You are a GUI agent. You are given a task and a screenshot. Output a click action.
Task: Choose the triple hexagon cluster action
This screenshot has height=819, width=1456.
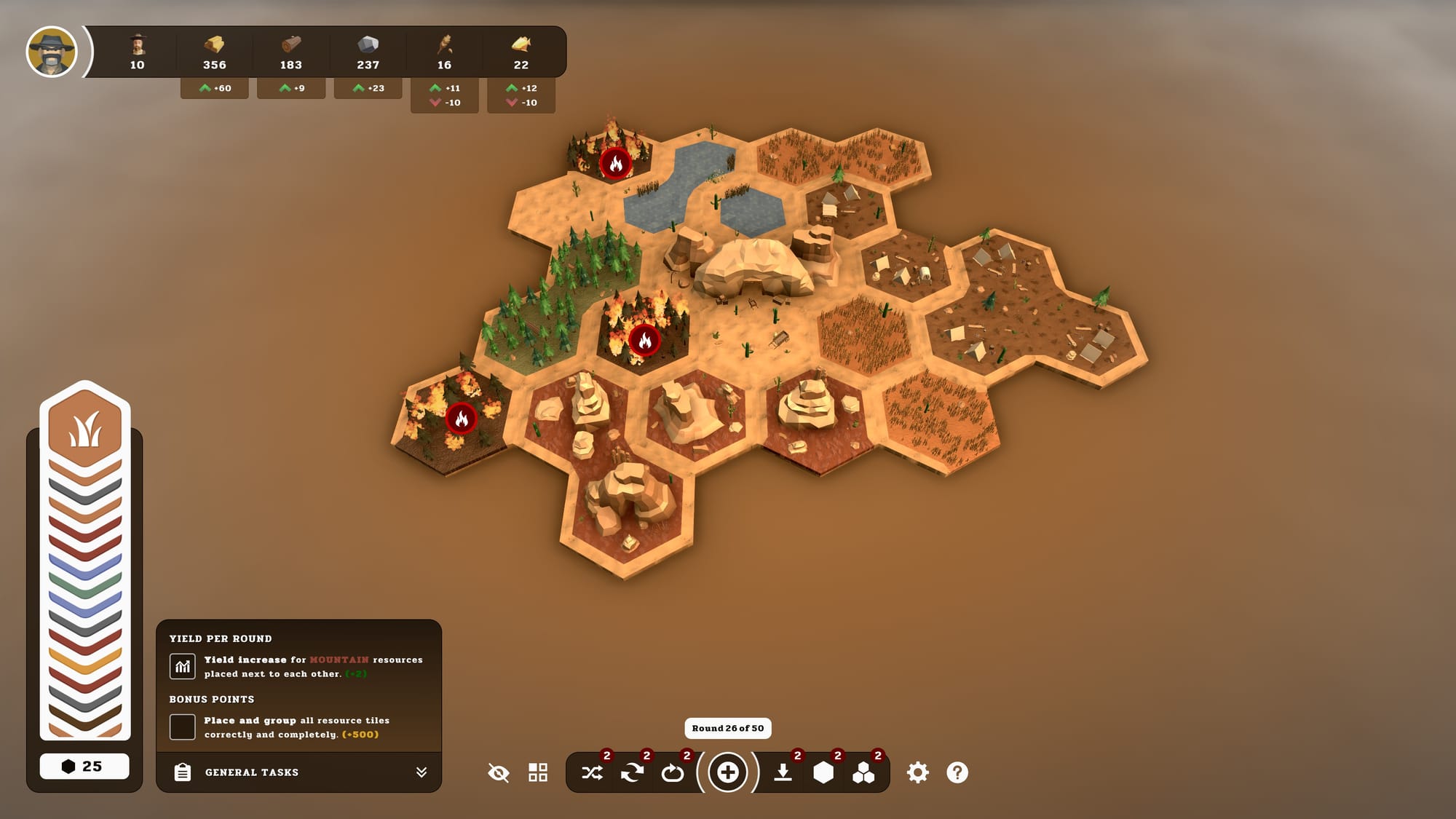tap(863, 772)
